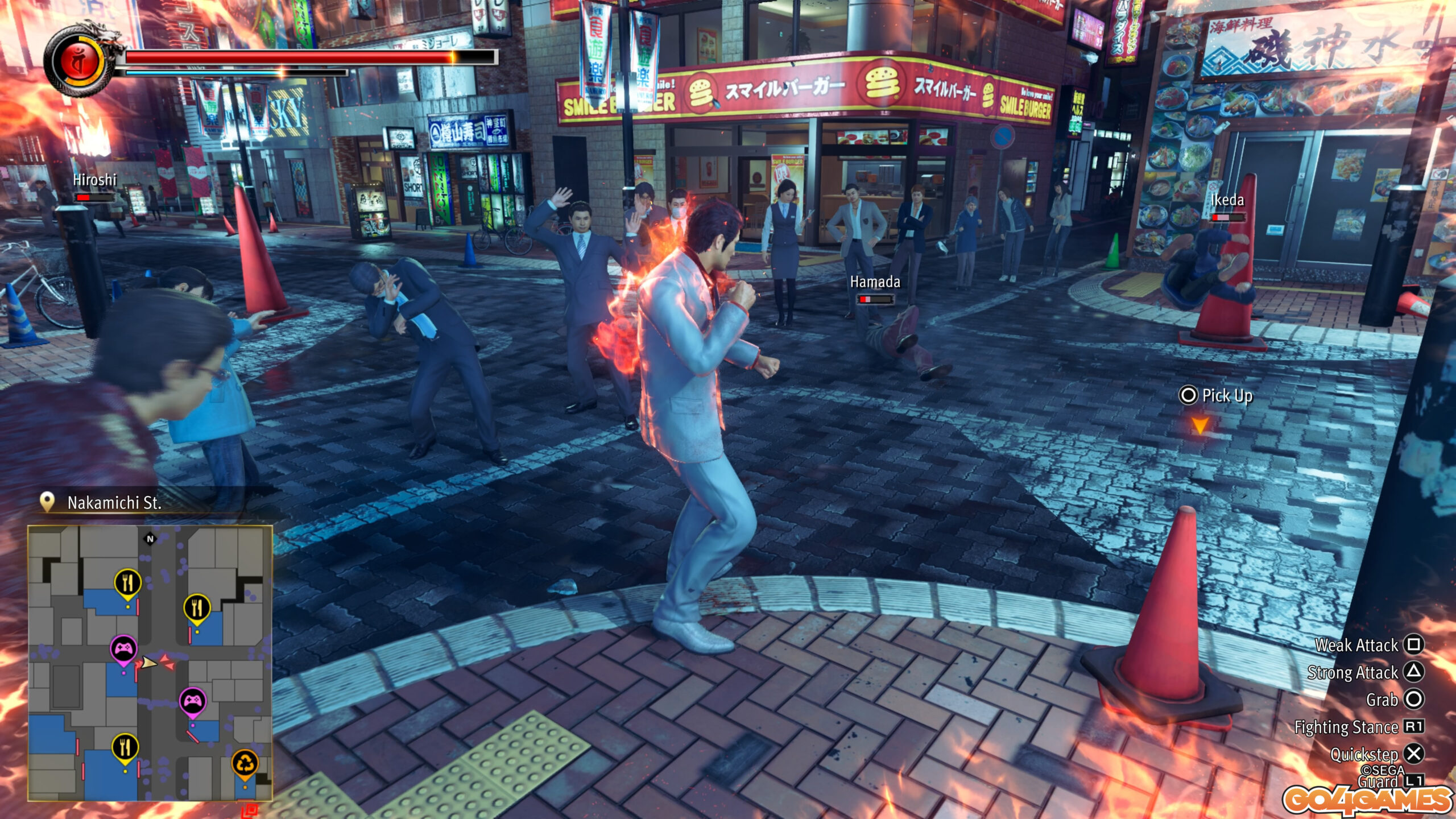Click the GO4GAMES watermark logo
This screenshot has height=819, width=1456.
[x=1367, y=800]
